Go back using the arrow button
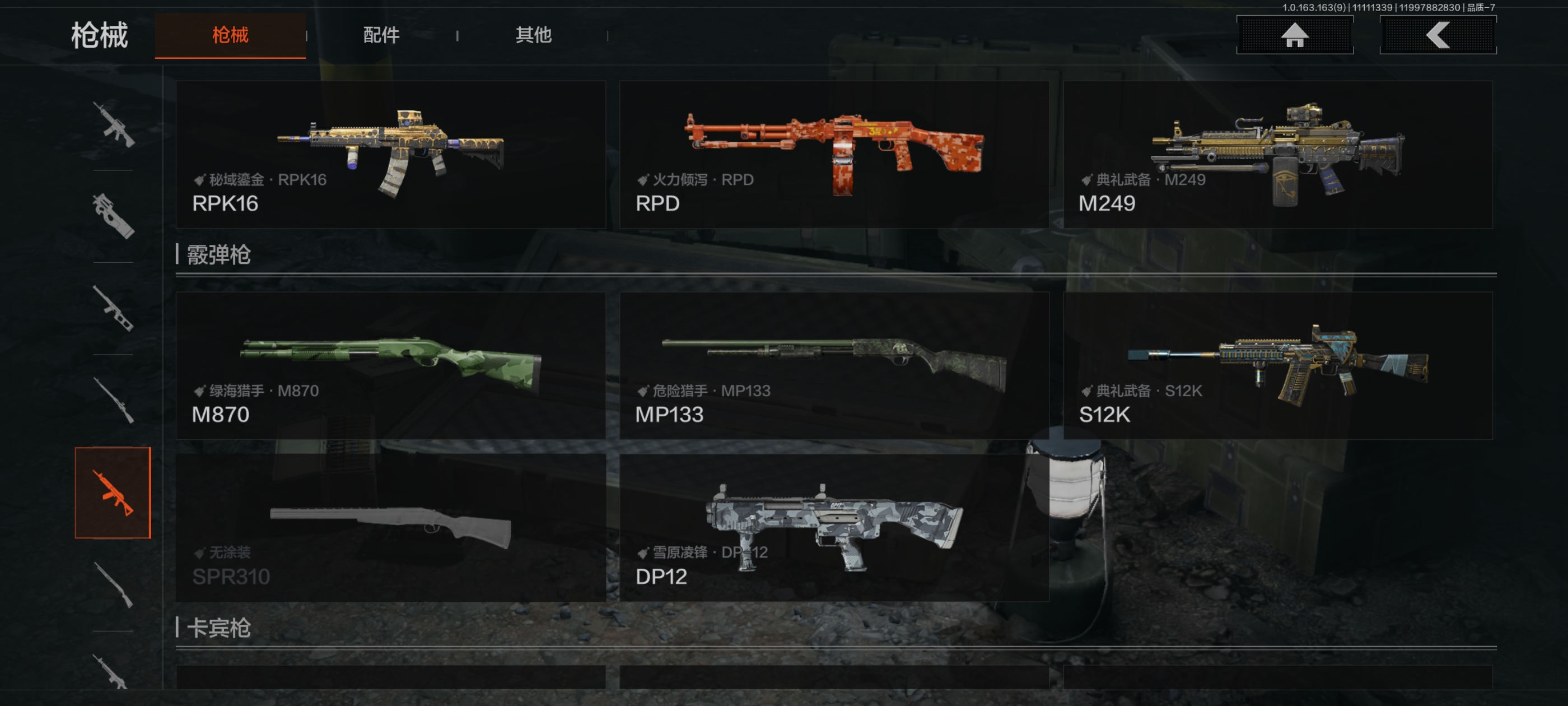Screen dimensions: 1568x706 point(1437,35)
